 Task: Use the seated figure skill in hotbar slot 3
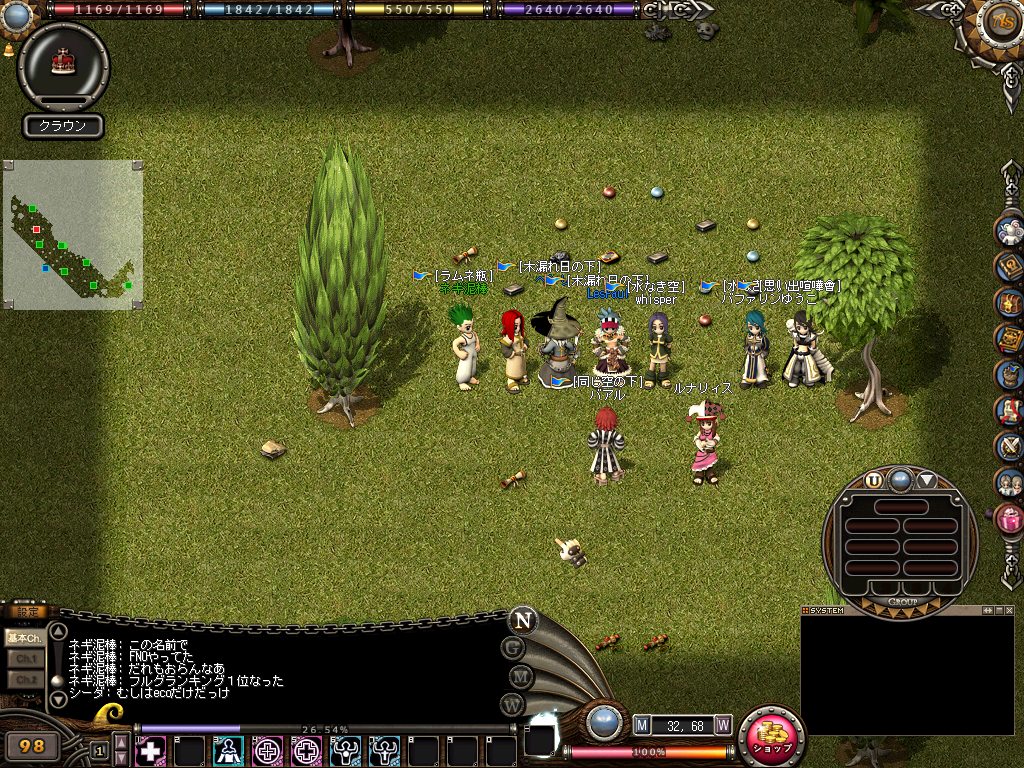(x=228, y=750)
